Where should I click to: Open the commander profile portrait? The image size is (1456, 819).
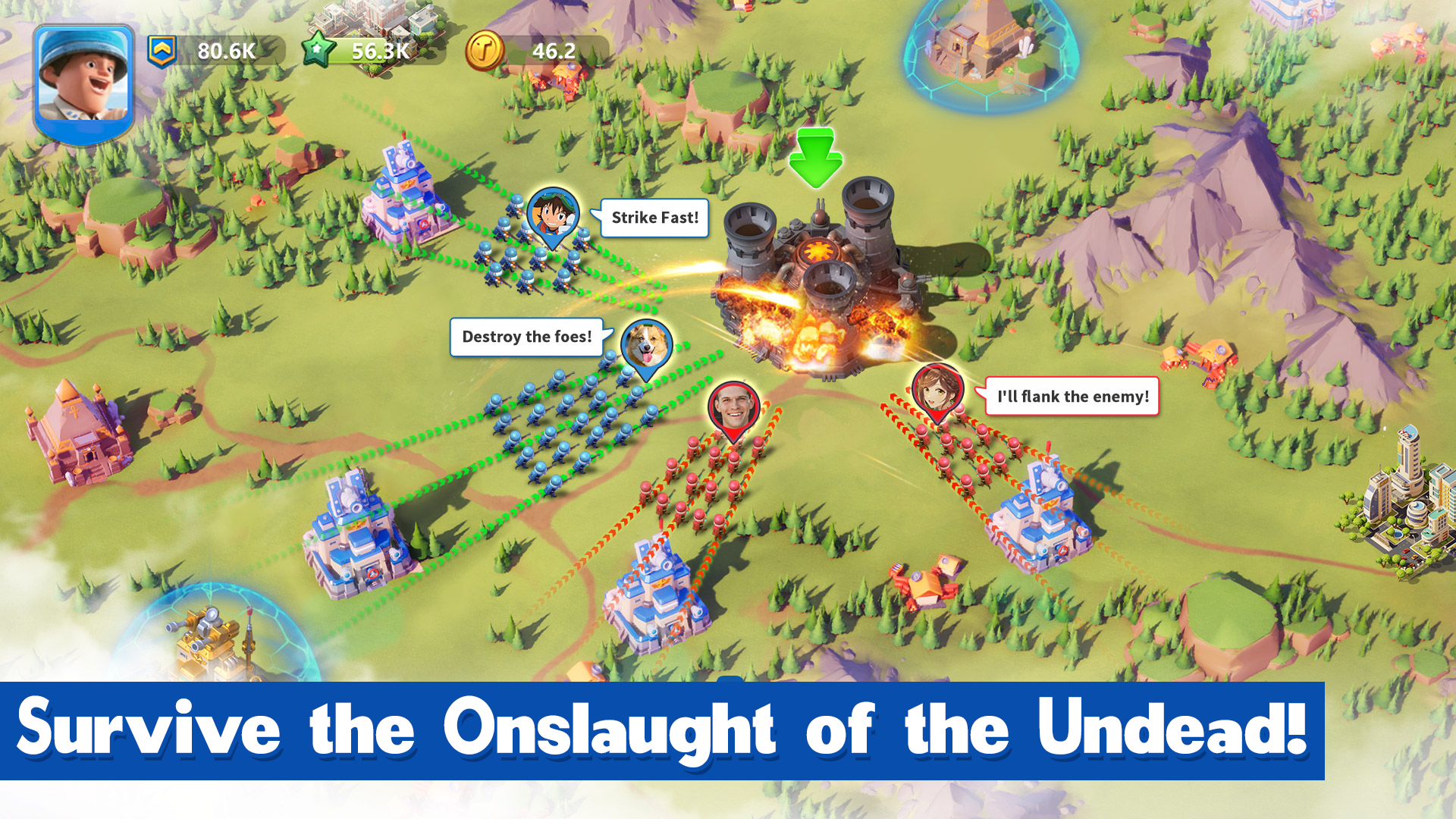click(83, 82)
